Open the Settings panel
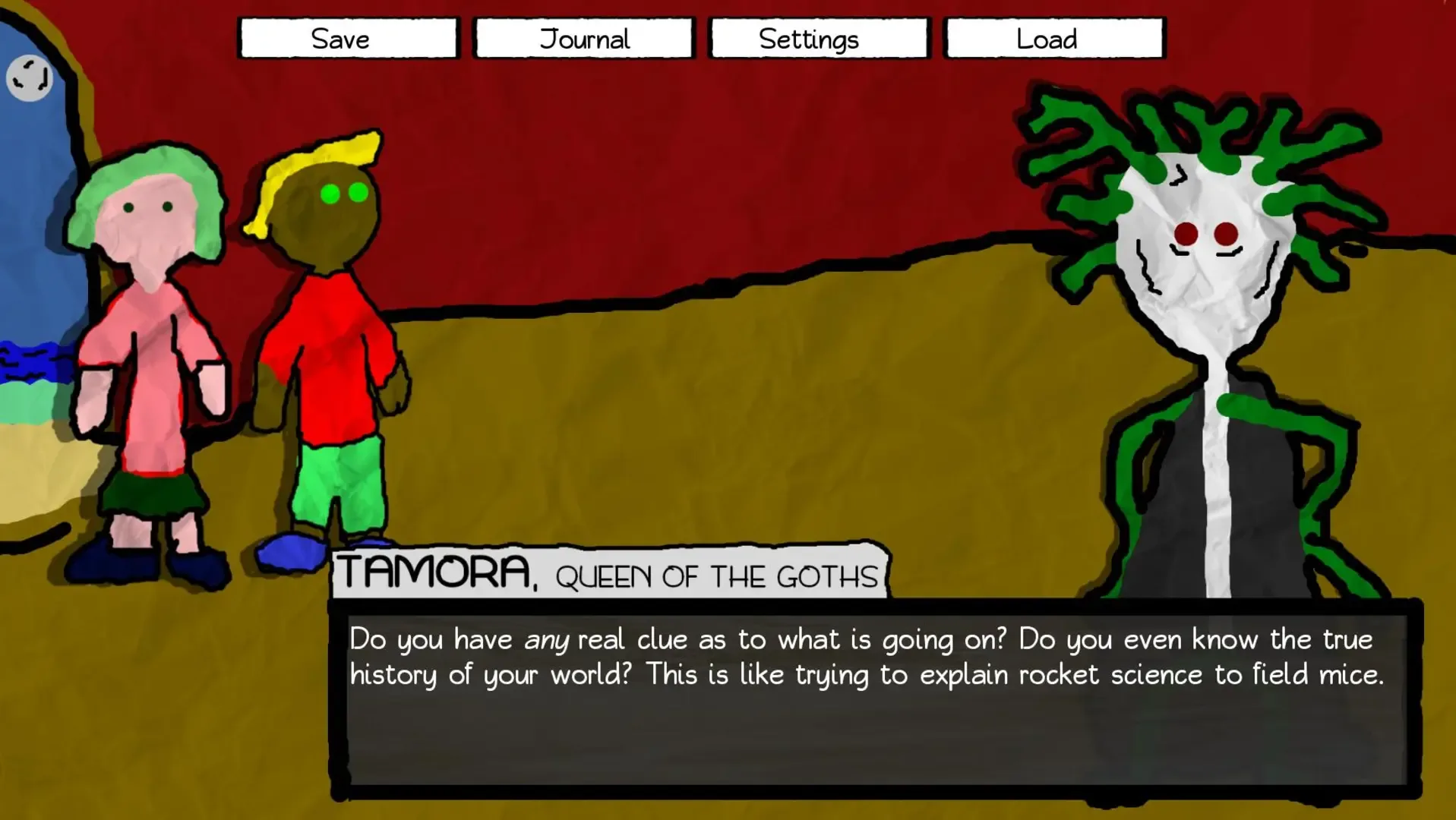Viewport: 1456px width, 820px height. [x=818, y=38]
